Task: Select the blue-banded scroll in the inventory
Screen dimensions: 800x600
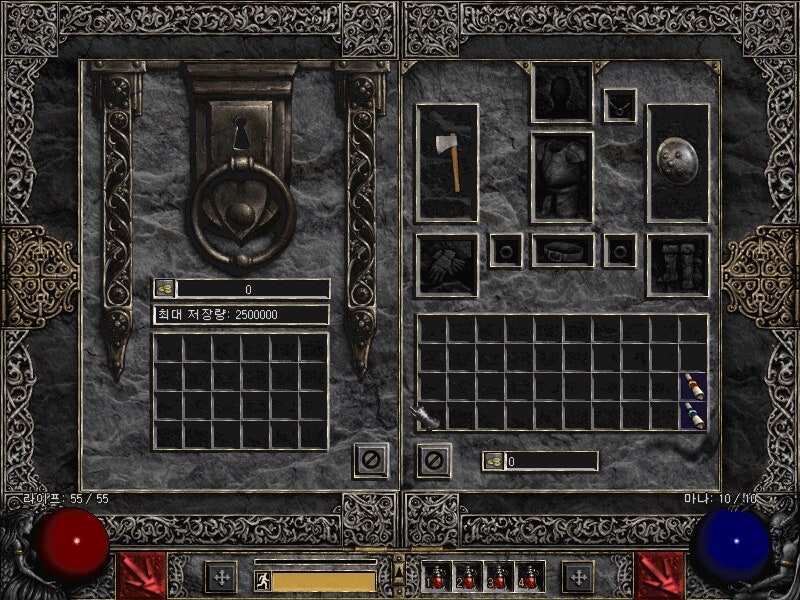Action: [693, 414]
